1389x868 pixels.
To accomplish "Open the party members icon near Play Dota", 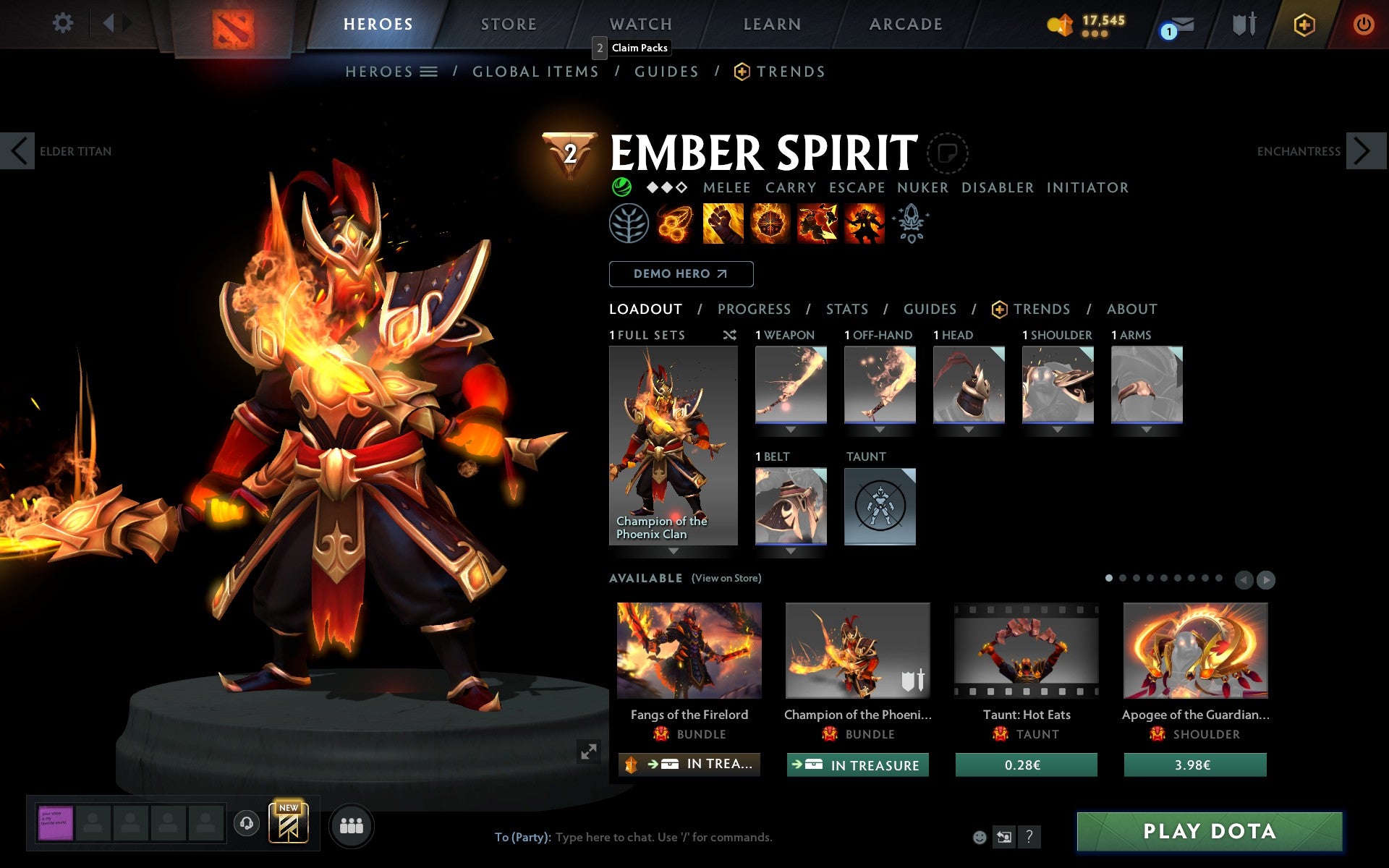I will coord(352,824).
